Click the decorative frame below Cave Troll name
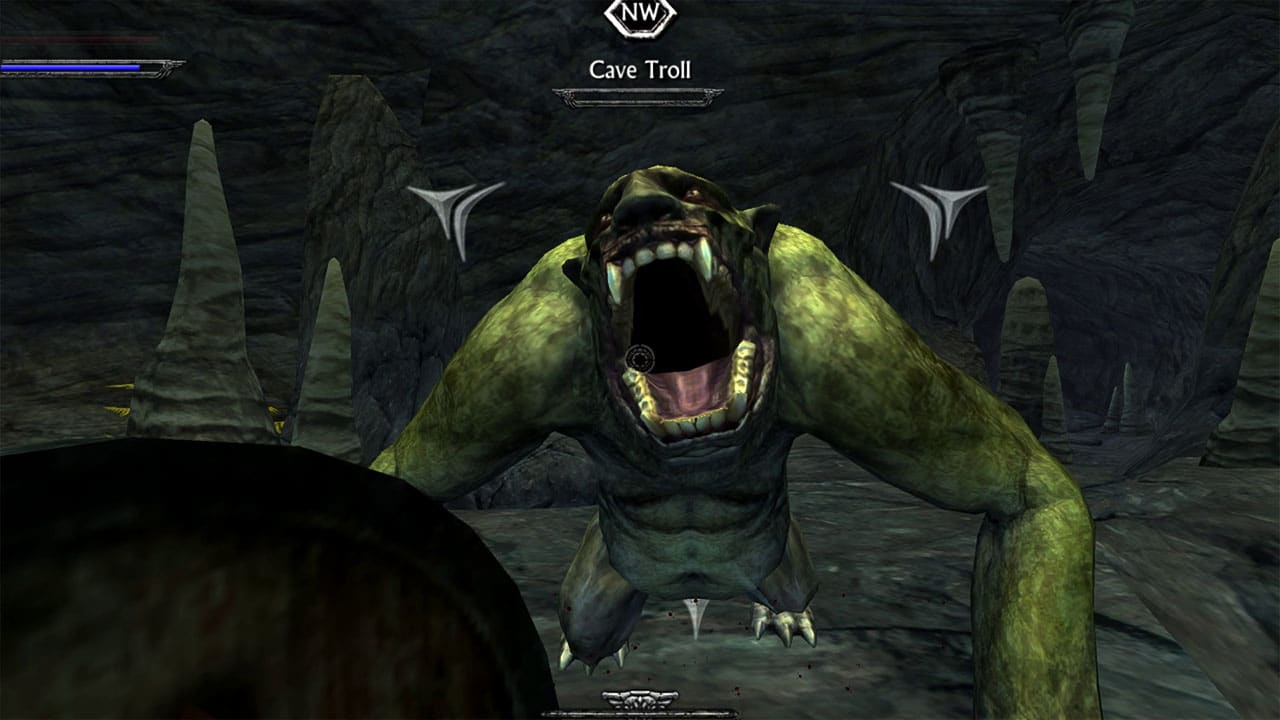This screenshot has width=1280, height=720. click(x=641, y=97)
